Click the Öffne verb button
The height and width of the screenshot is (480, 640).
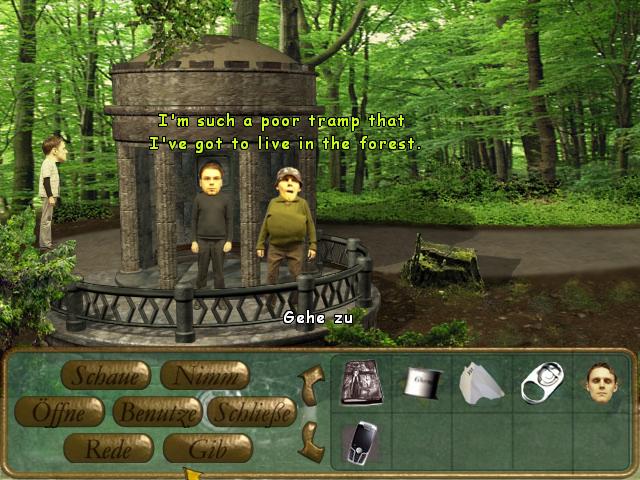59,411
